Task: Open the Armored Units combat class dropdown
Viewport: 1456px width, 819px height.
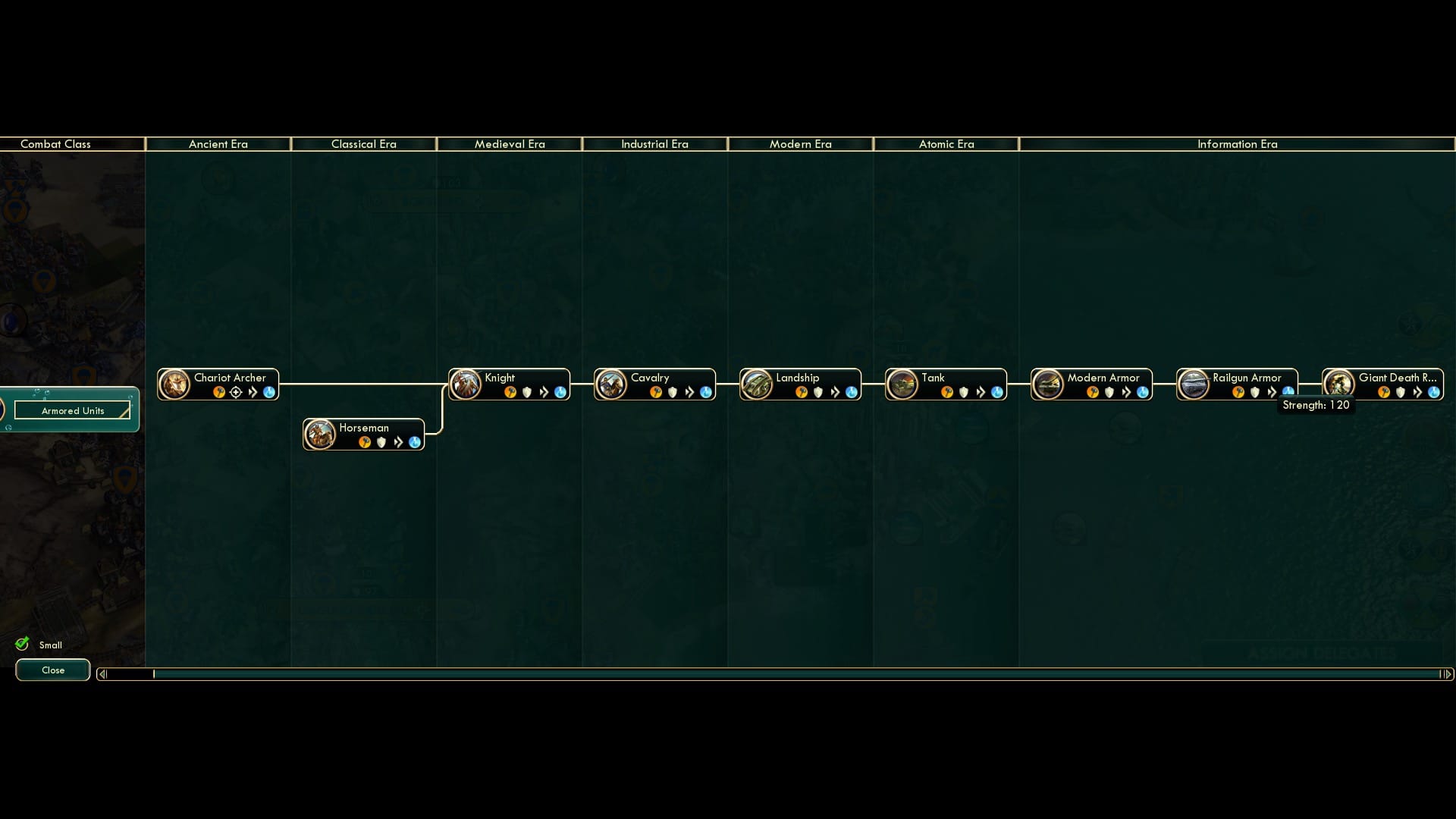Action: click(72, 410)
